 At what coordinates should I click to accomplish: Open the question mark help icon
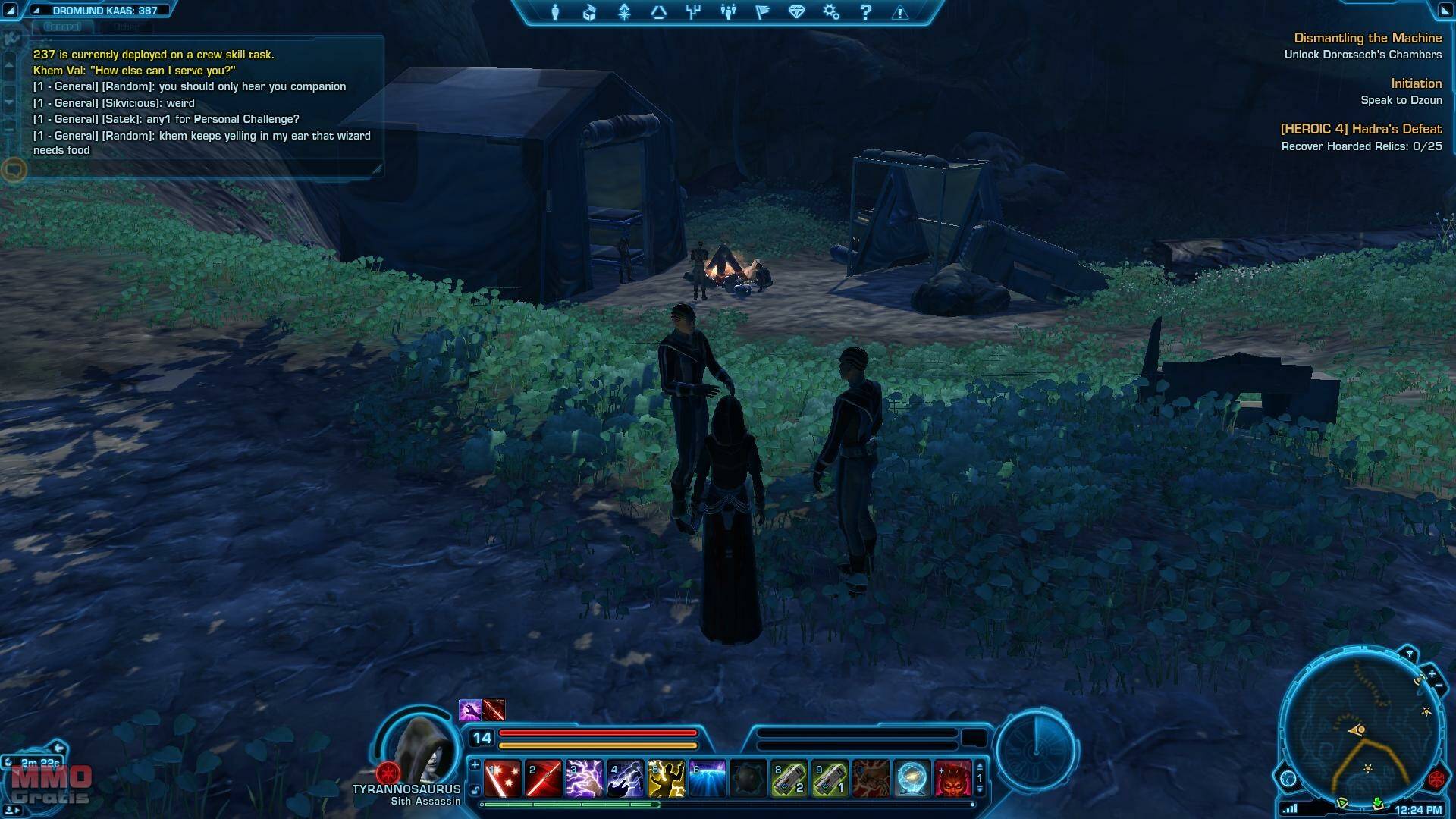click(865, 12)
